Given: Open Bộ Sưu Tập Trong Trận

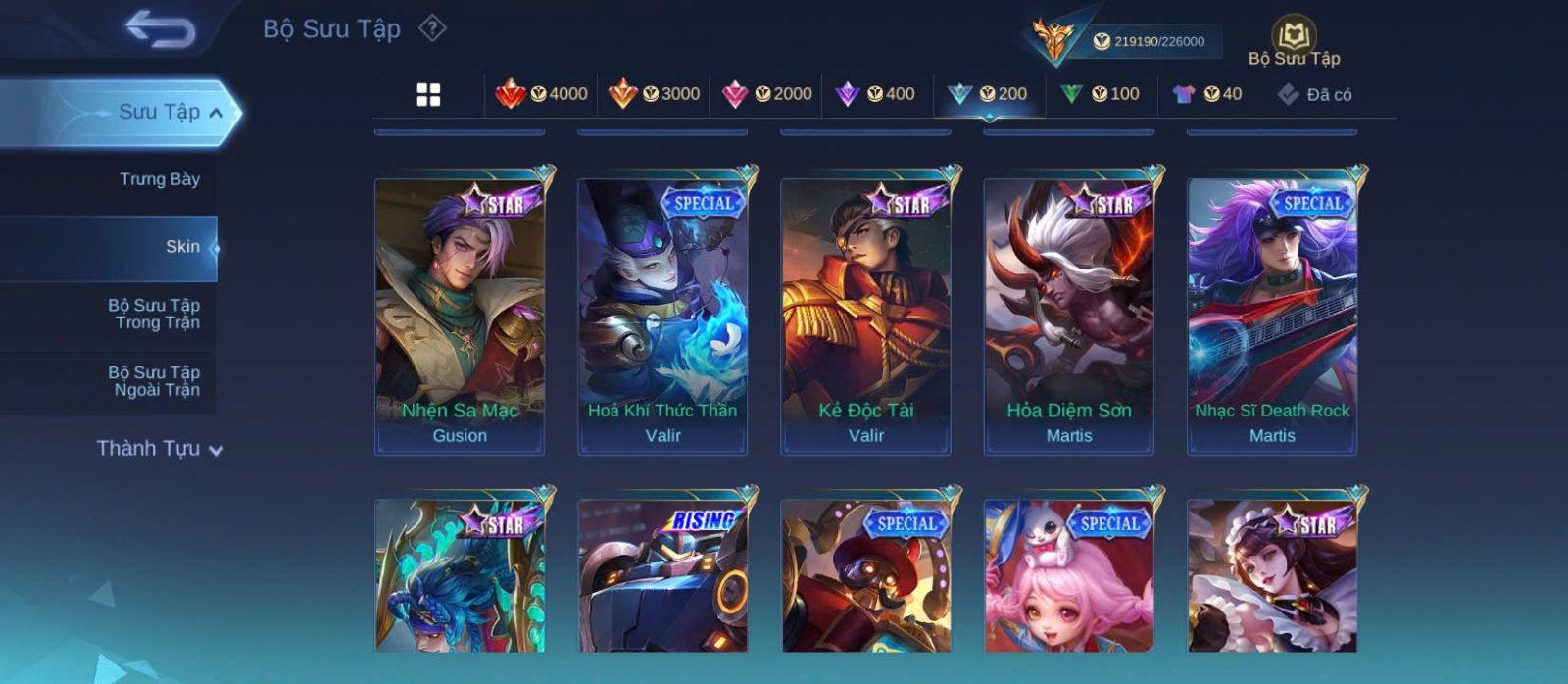Looking at the screenshot, I should click(154, 314).
